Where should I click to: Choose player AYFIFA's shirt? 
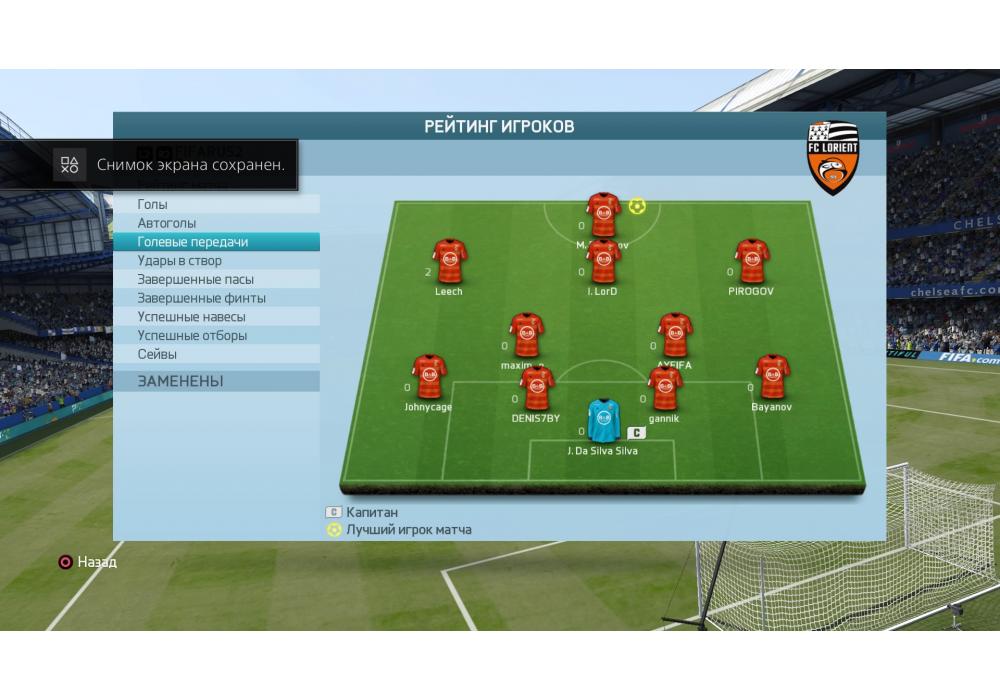coord(675,336)
